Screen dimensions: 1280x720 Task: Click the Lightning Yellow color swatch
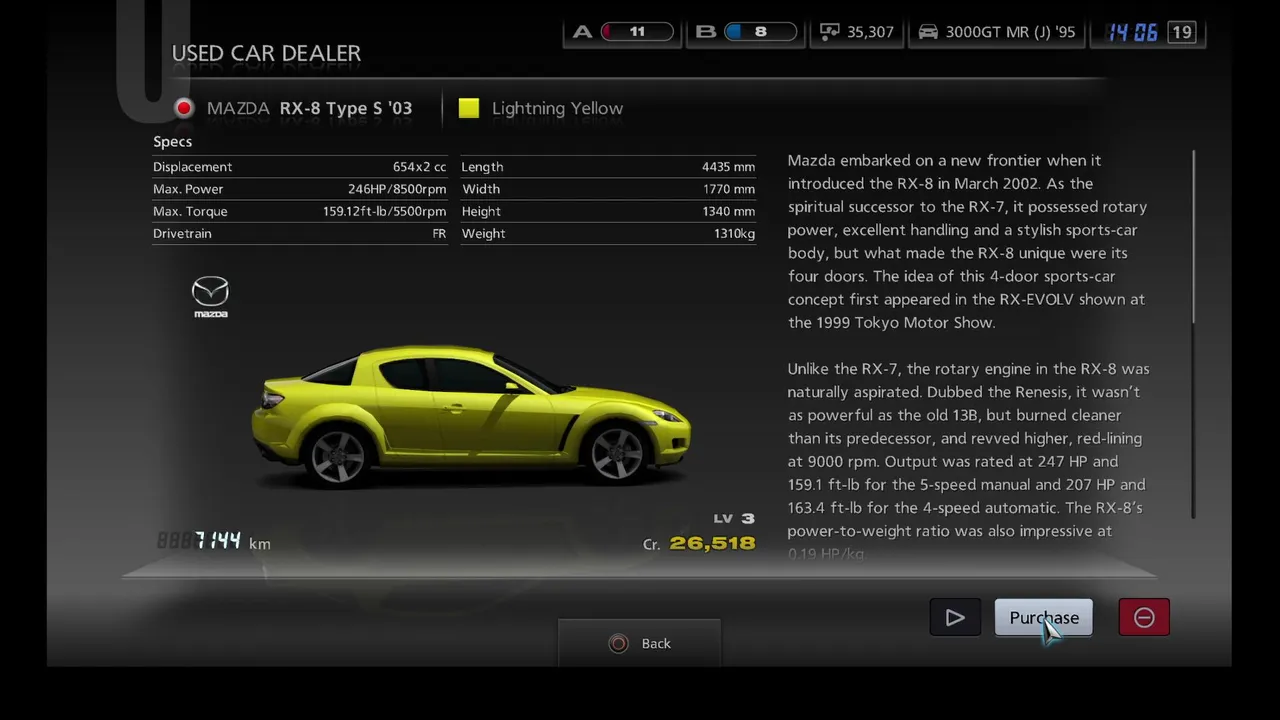pyautogui.click(x=469, y=108)
